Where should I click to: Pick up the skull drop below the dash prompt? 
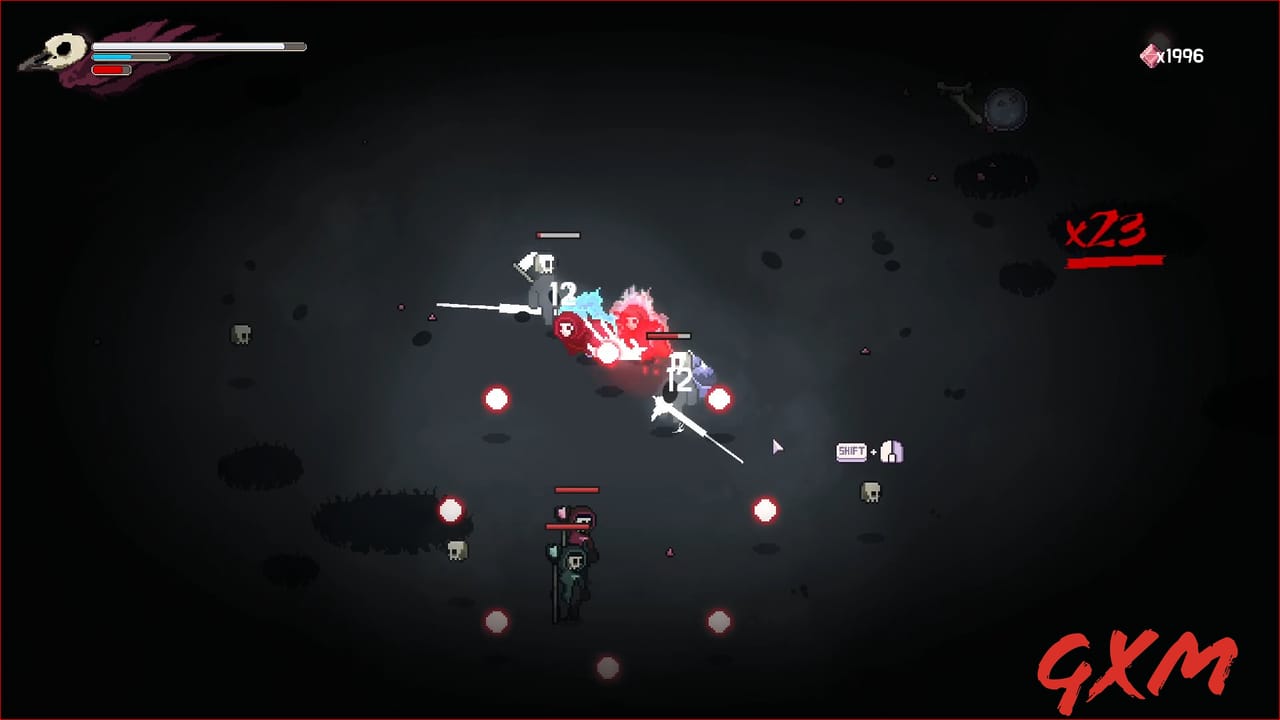(x=871, y=491)
